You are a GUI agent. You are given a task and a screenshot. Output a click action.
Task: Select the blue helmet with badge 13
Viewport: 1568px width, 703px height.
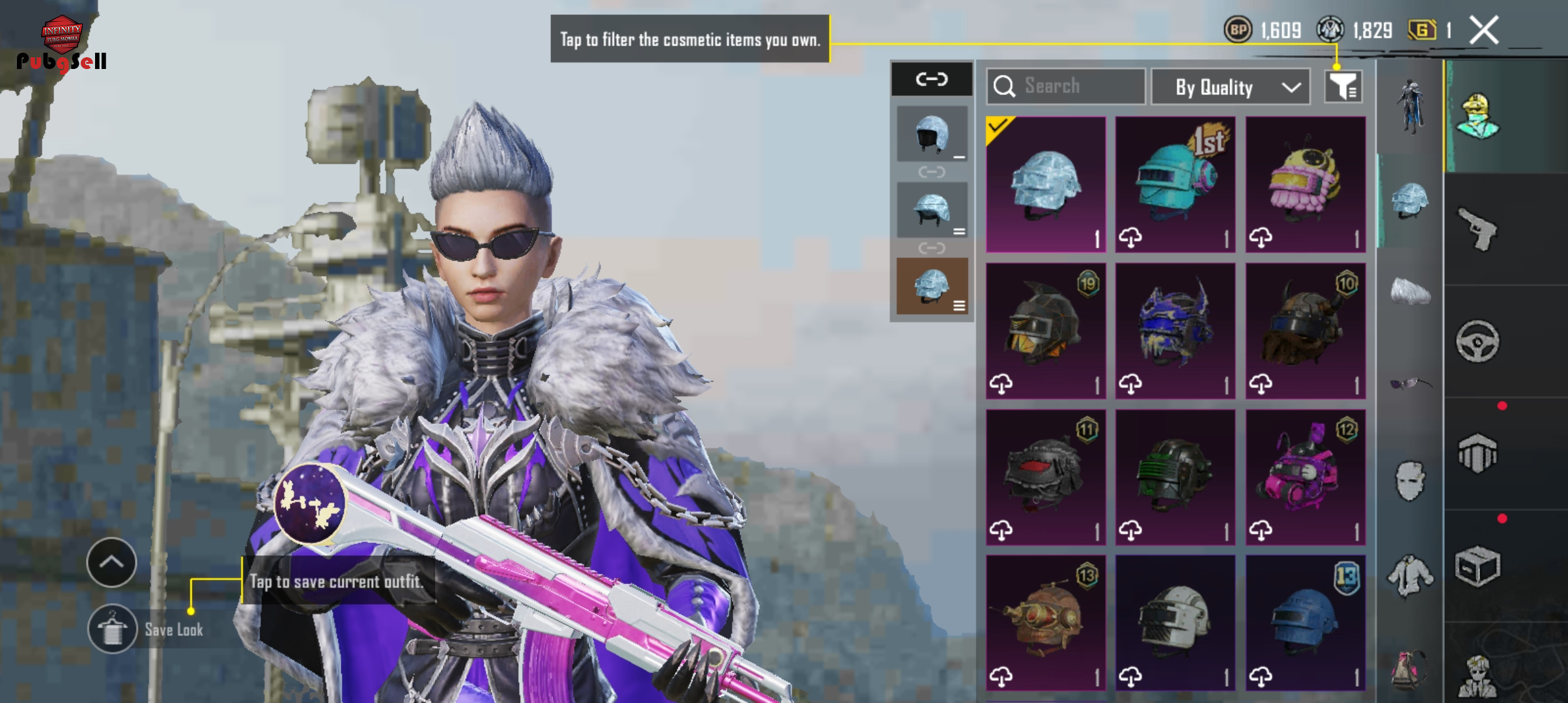1305,623
